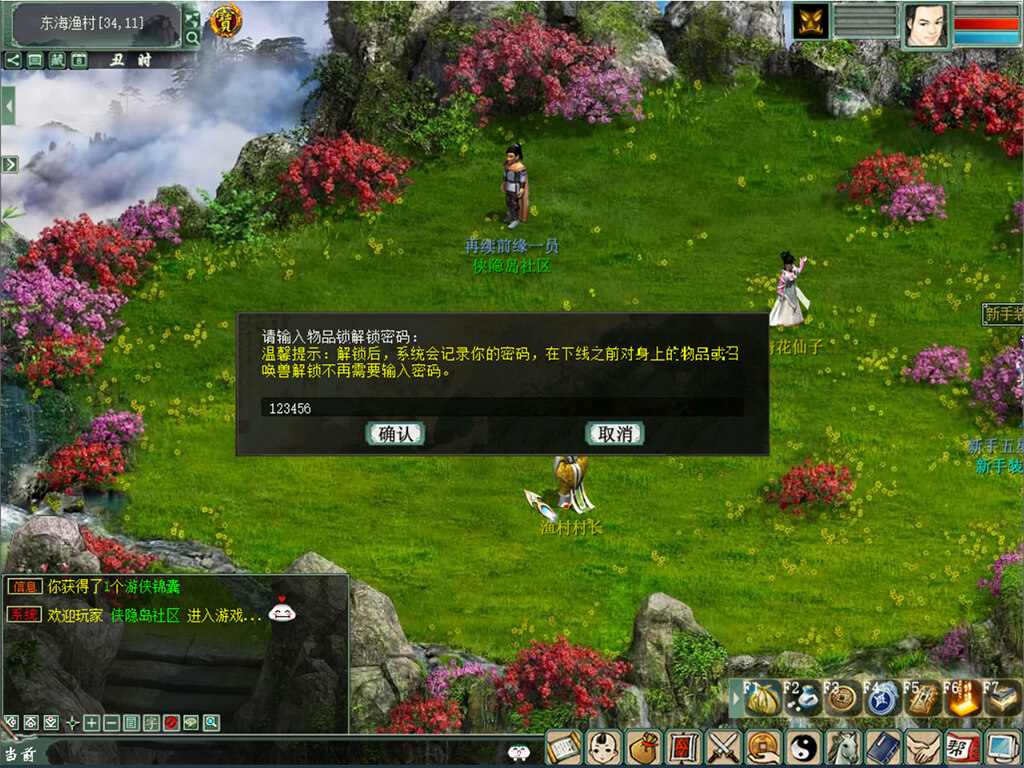Click the crossed swords attack button
Image resolution: width=1024 pixels, height=768 pixels.
point(722,748)
